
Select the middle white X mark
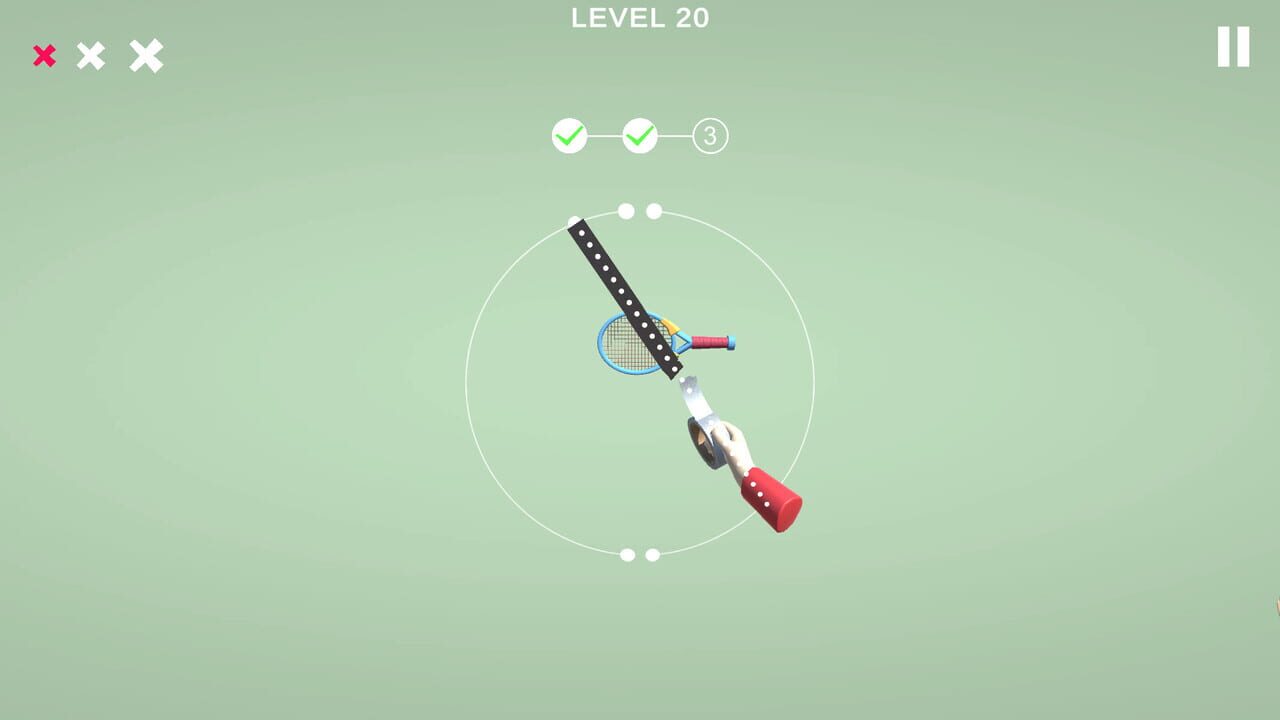(x=92, y=56)
